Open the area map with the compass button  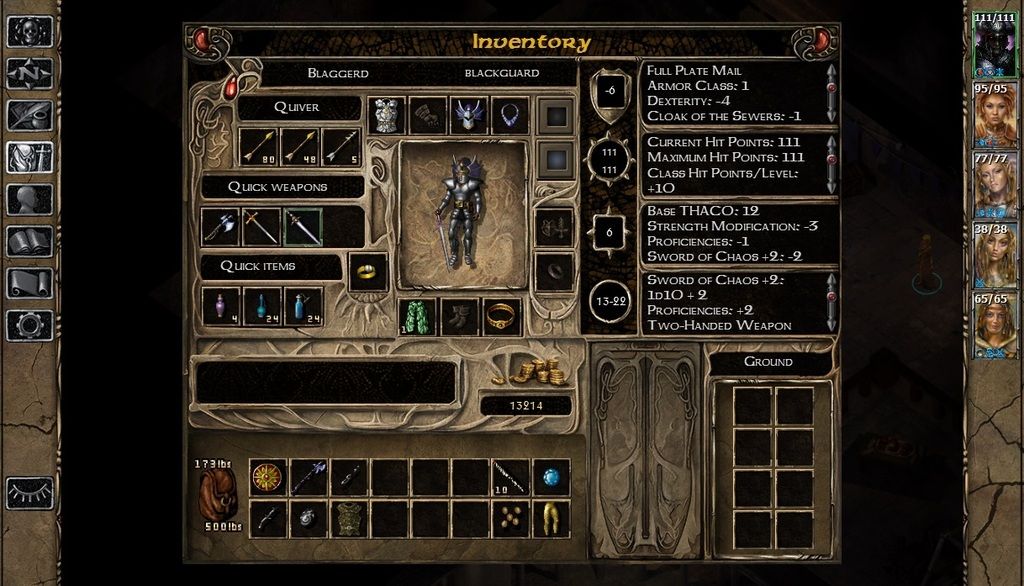point(29,73)
